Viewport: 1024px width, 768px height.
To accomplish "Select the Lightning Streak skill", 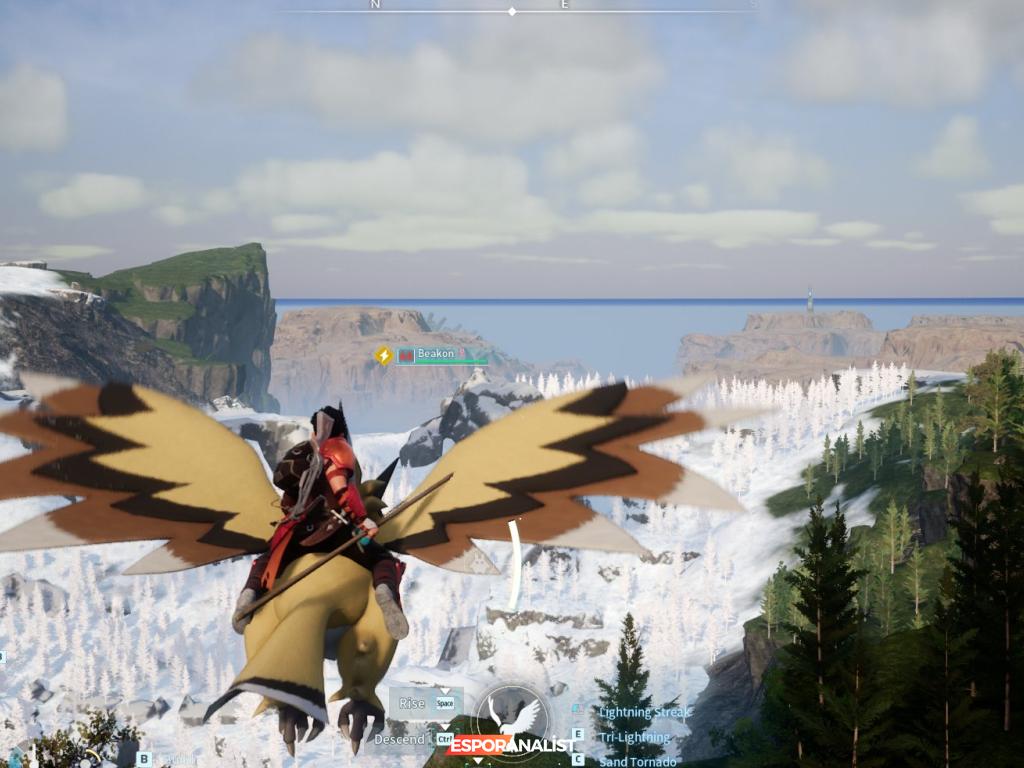I will pos(644,713).
